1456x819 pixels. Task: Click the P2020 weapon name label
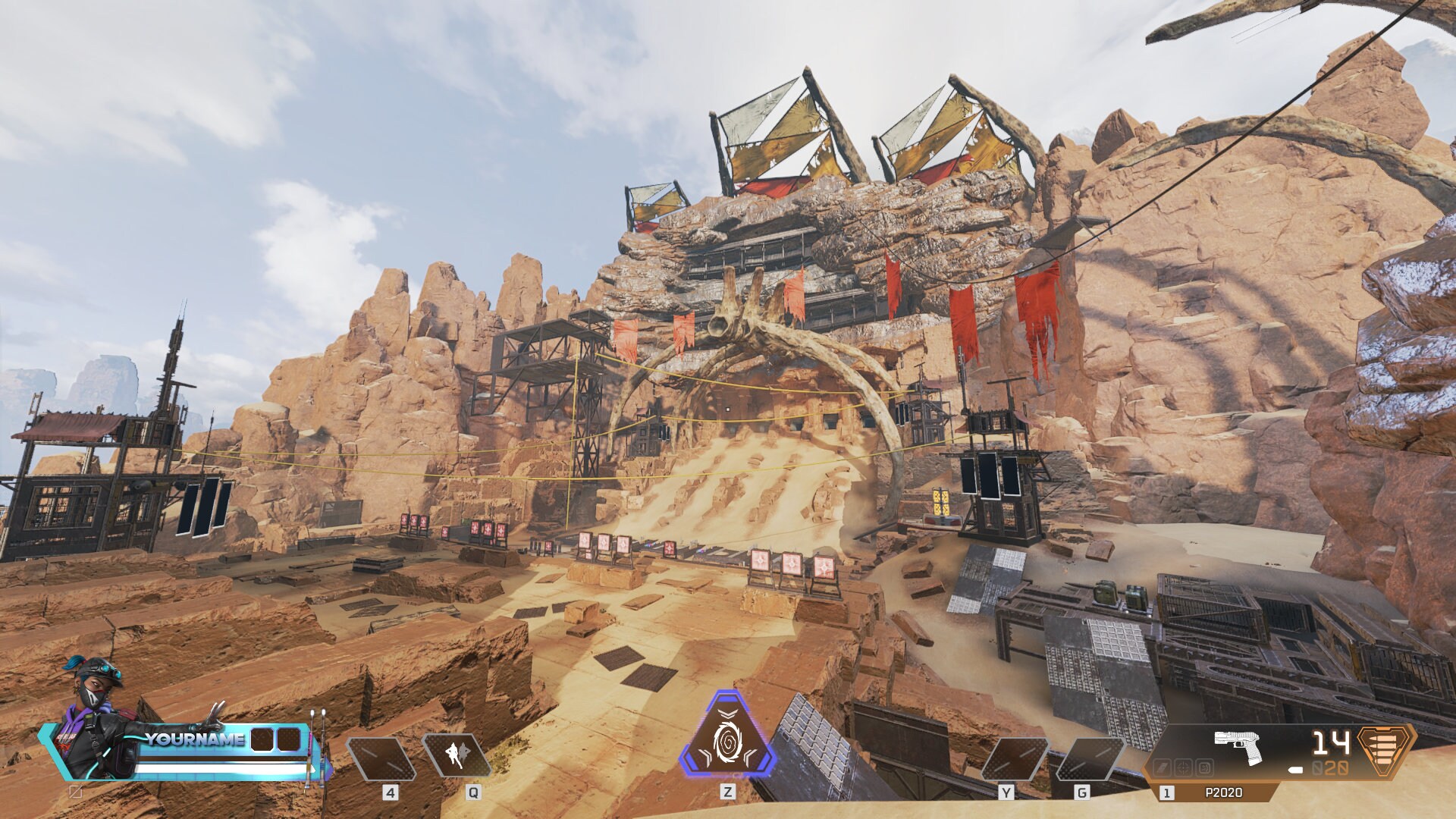pos(1224,792)
